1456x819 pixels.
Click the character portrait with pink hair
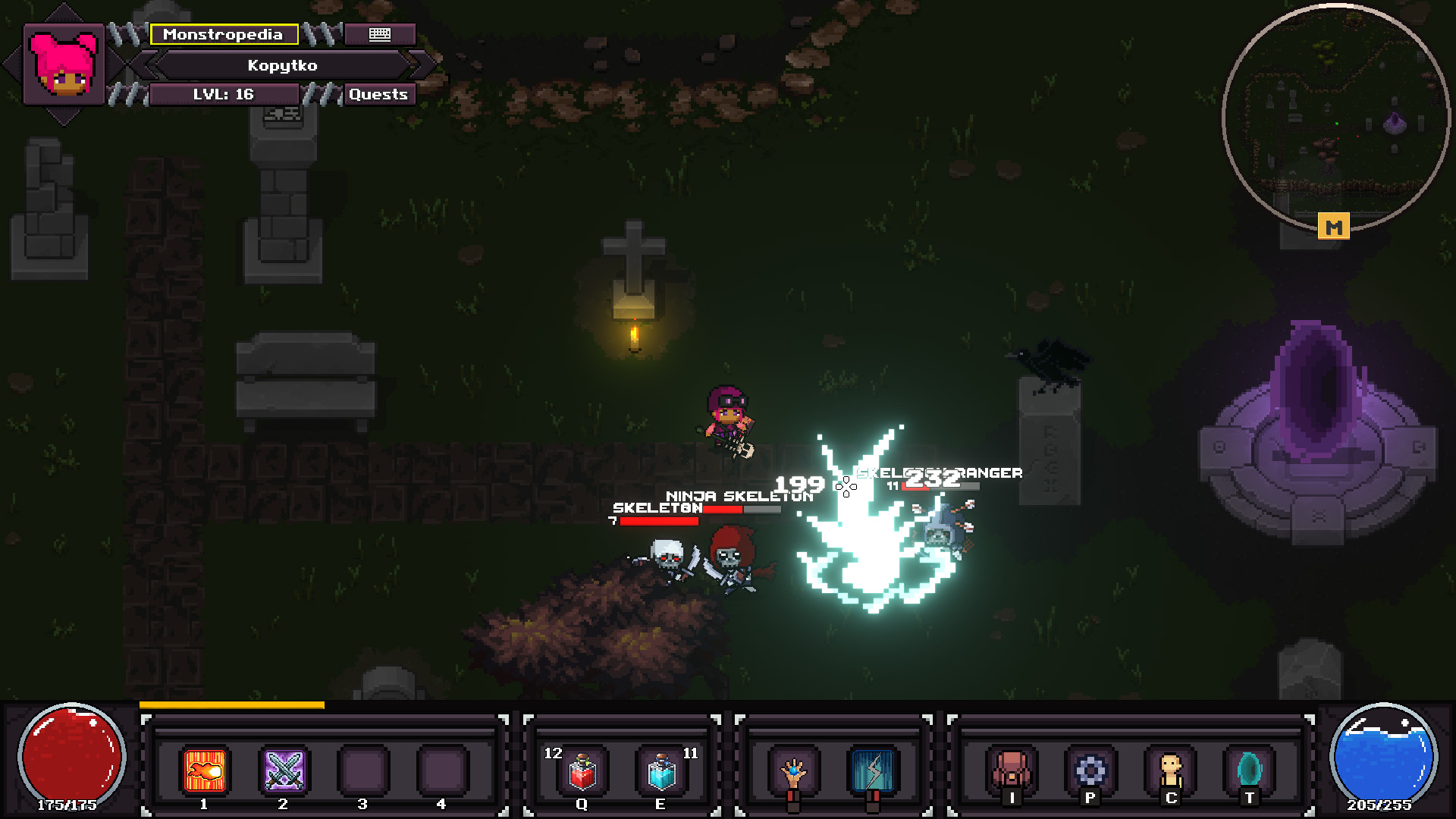click(x=64, y=64)
